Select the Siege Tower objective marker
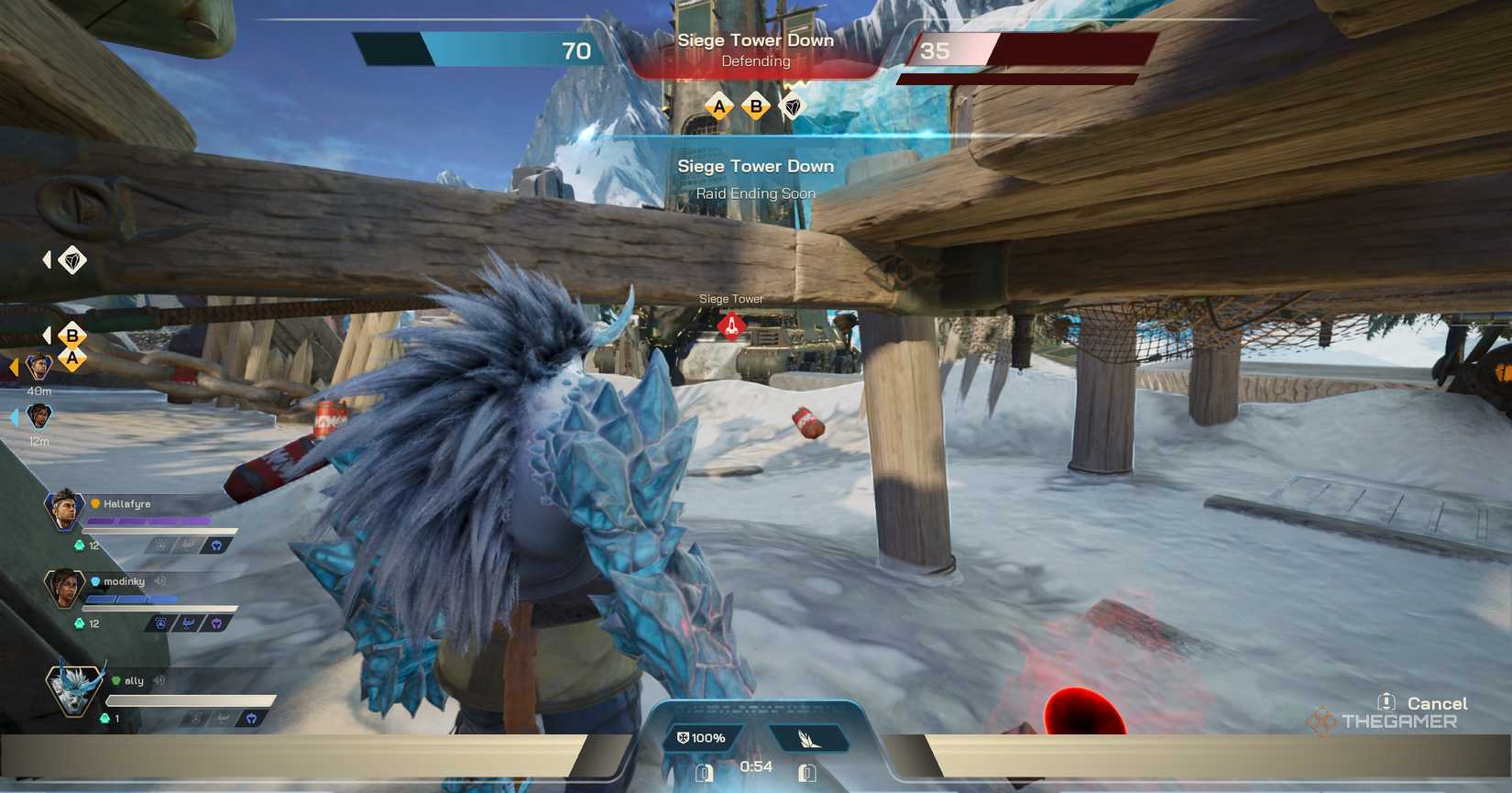Screen dimensions: 1512x793 [730, 326]
